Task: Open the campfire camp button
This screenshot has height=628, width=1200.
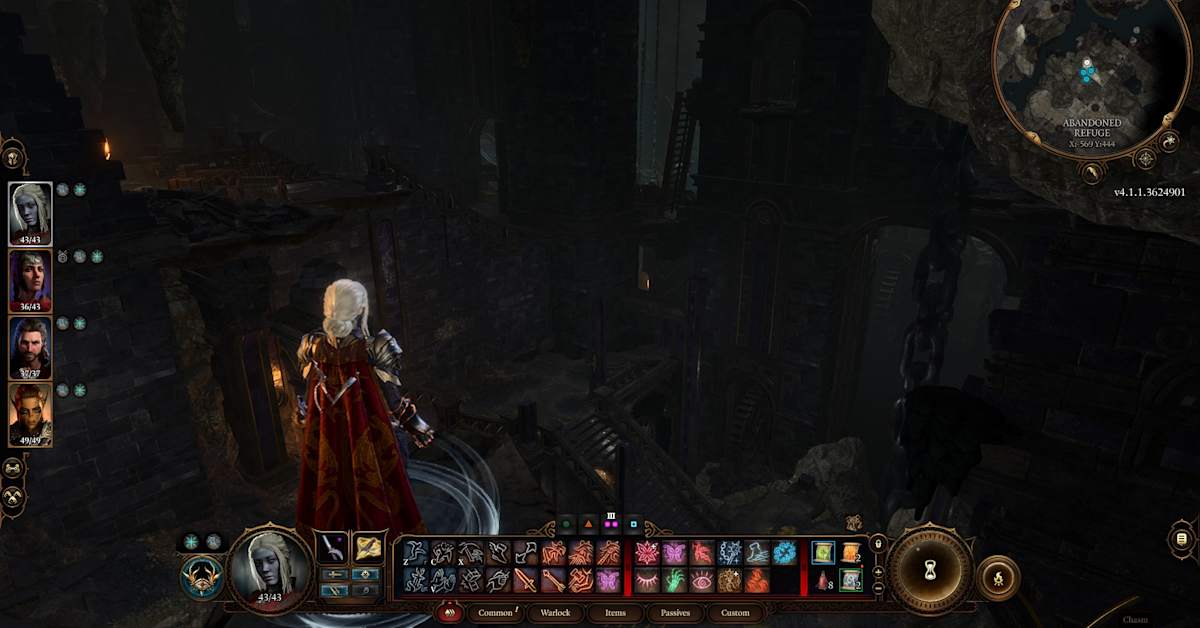Action: (997, 578)
